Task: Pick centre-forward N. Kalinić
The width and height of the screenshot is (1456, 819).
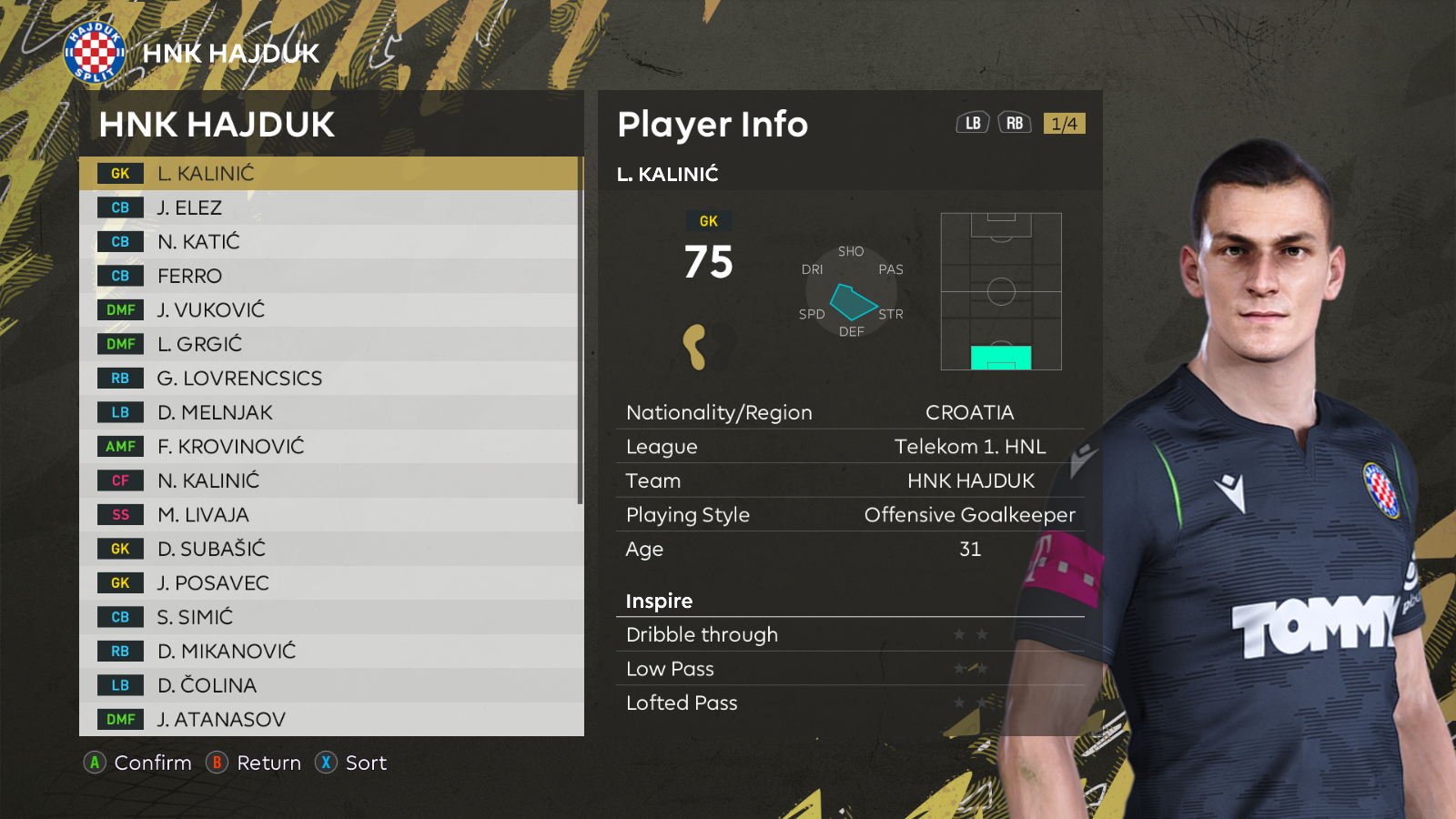Action: point(329,480)
